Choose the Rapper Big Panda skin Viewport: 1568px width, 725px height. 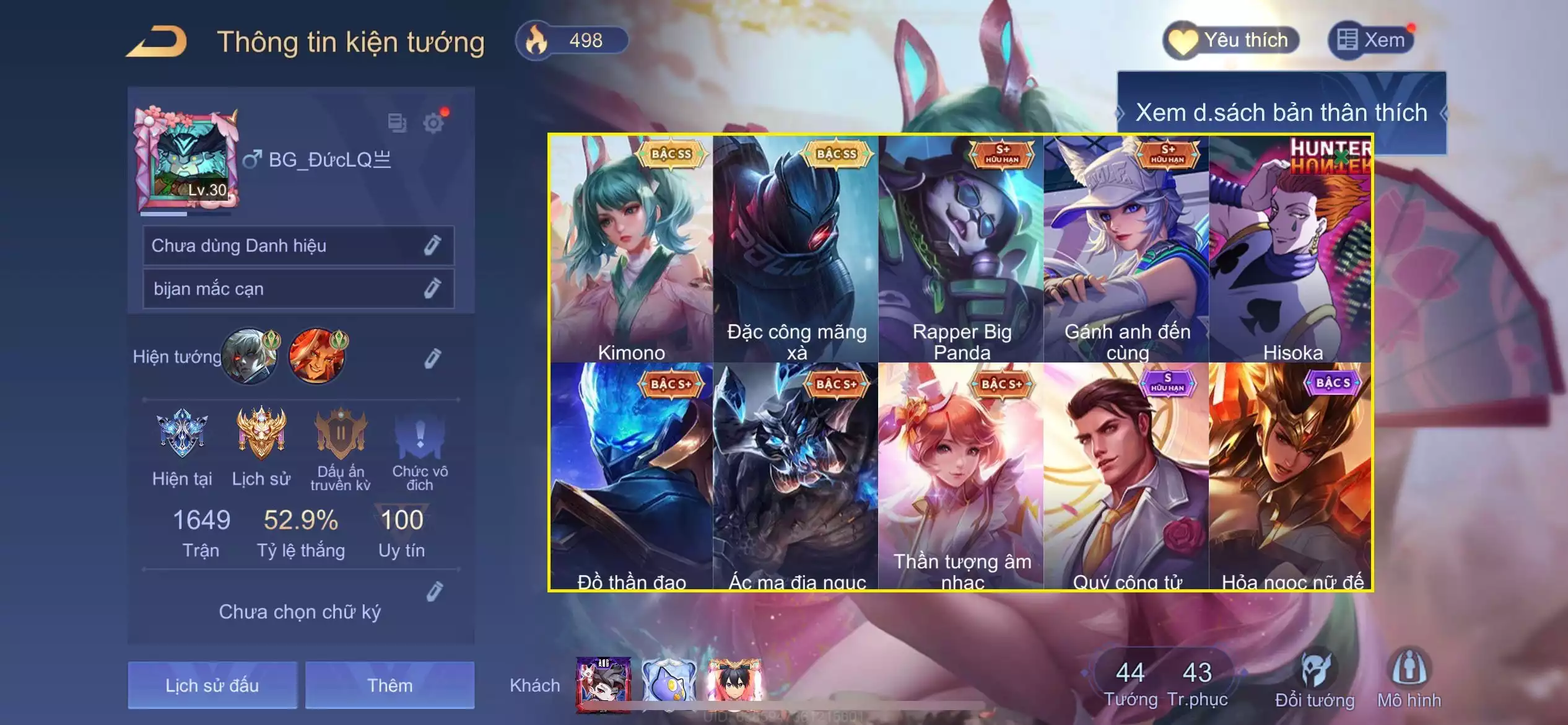(961, 249)
